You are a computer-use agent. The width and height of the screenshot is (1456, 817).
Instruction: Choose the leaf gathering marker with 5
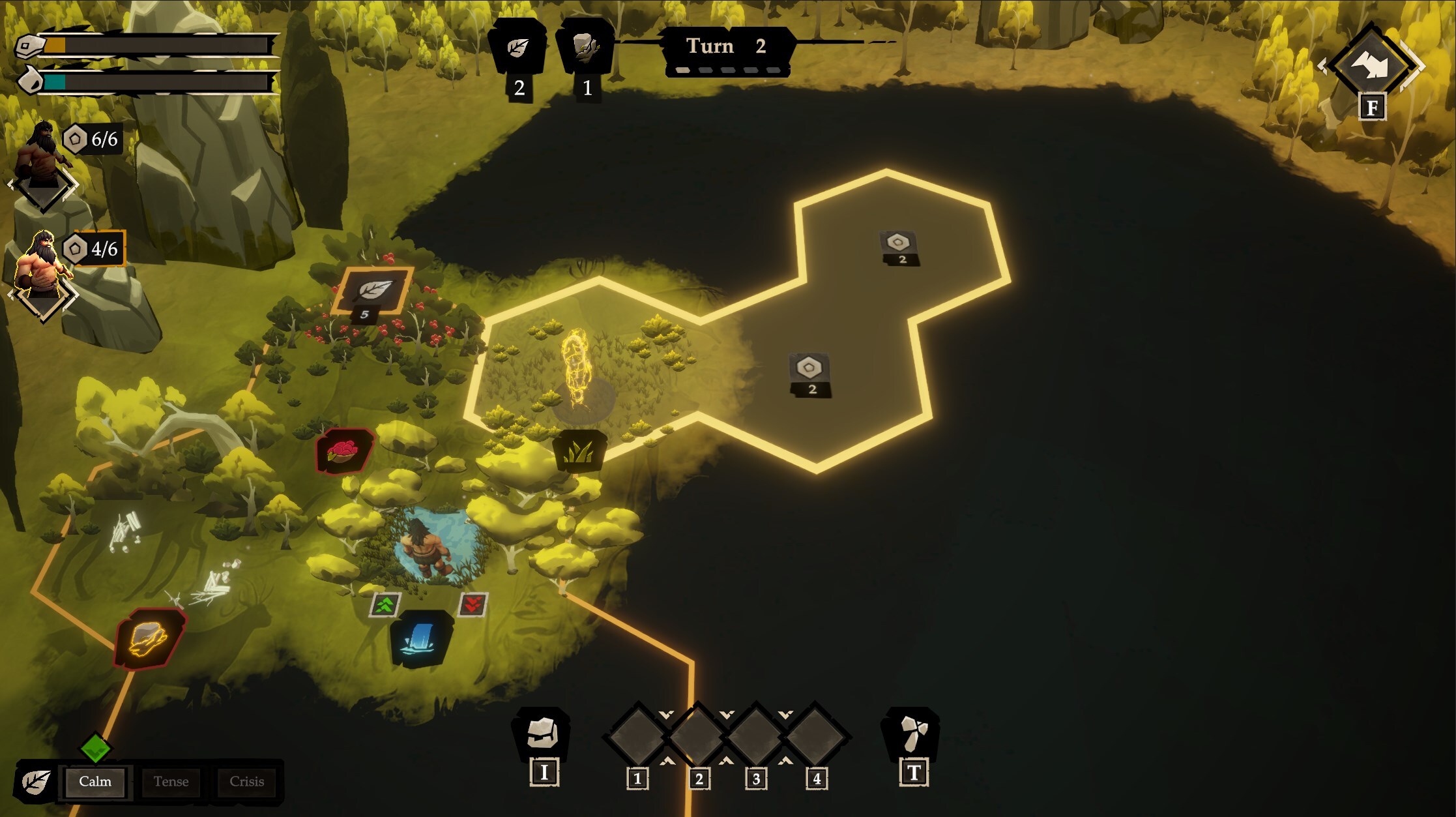373,291
